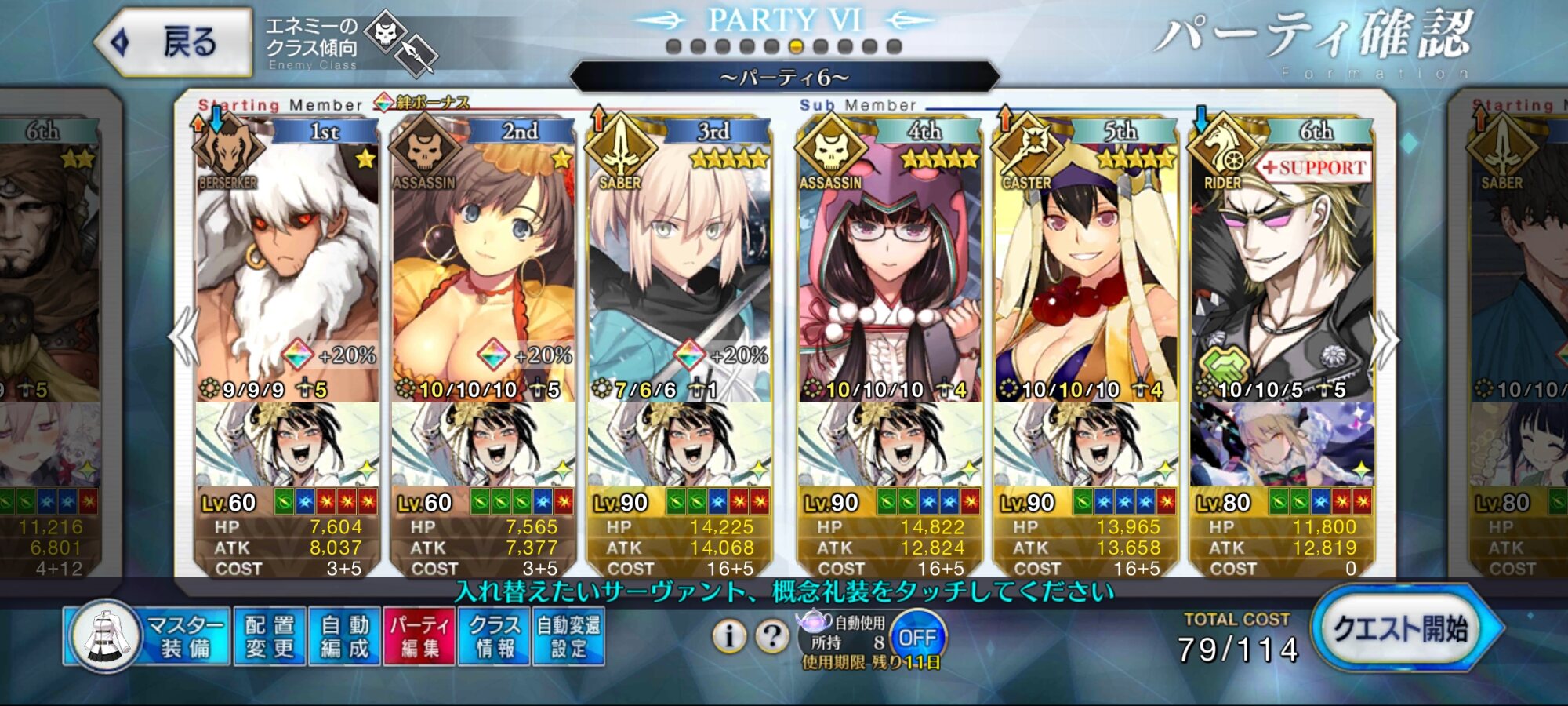
Task: Click the info "i" round button
Action: click(x=728, y=636)
